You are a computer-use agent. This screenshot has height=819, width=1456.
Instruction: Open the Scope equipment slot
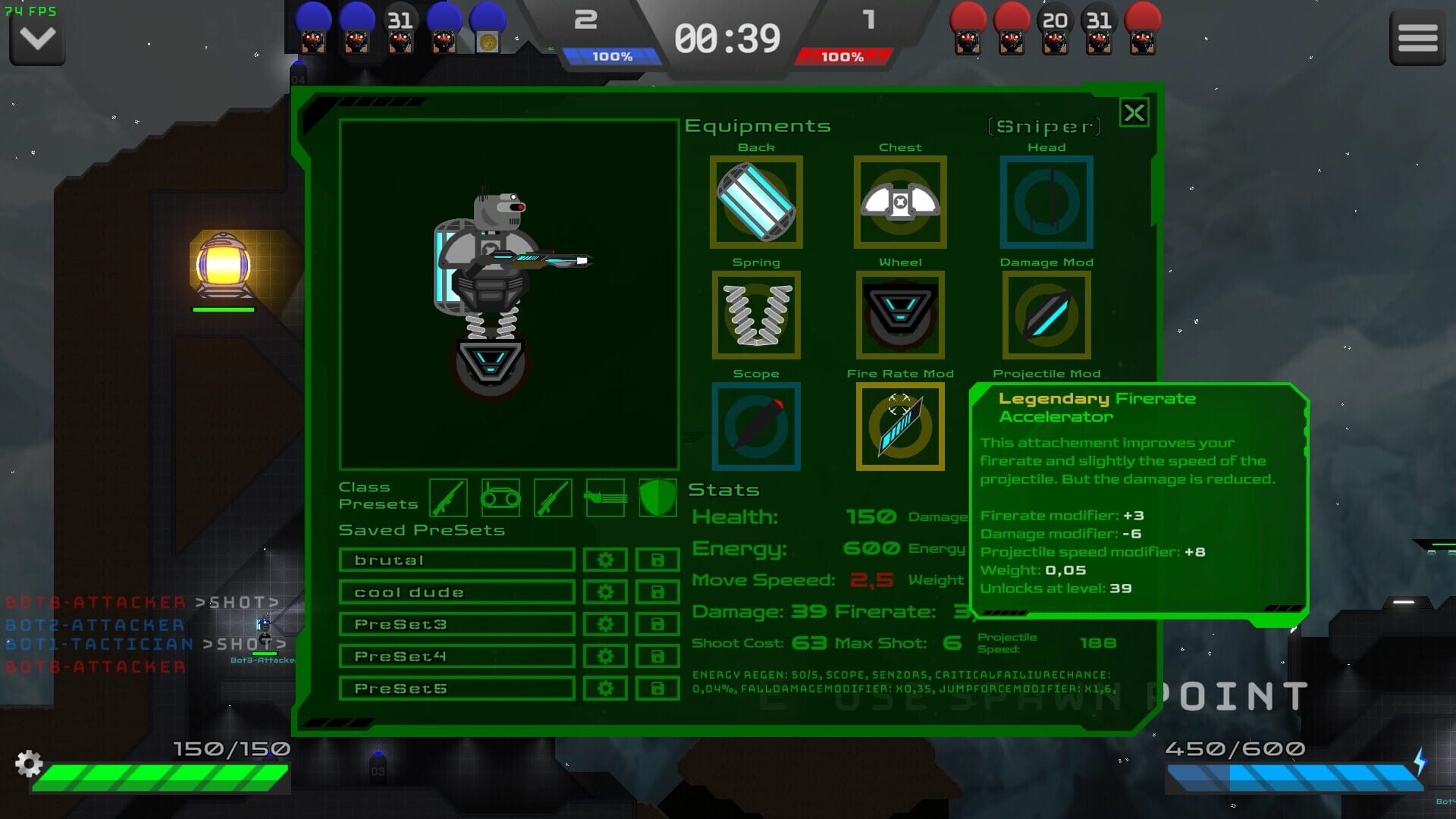point(756,425)
